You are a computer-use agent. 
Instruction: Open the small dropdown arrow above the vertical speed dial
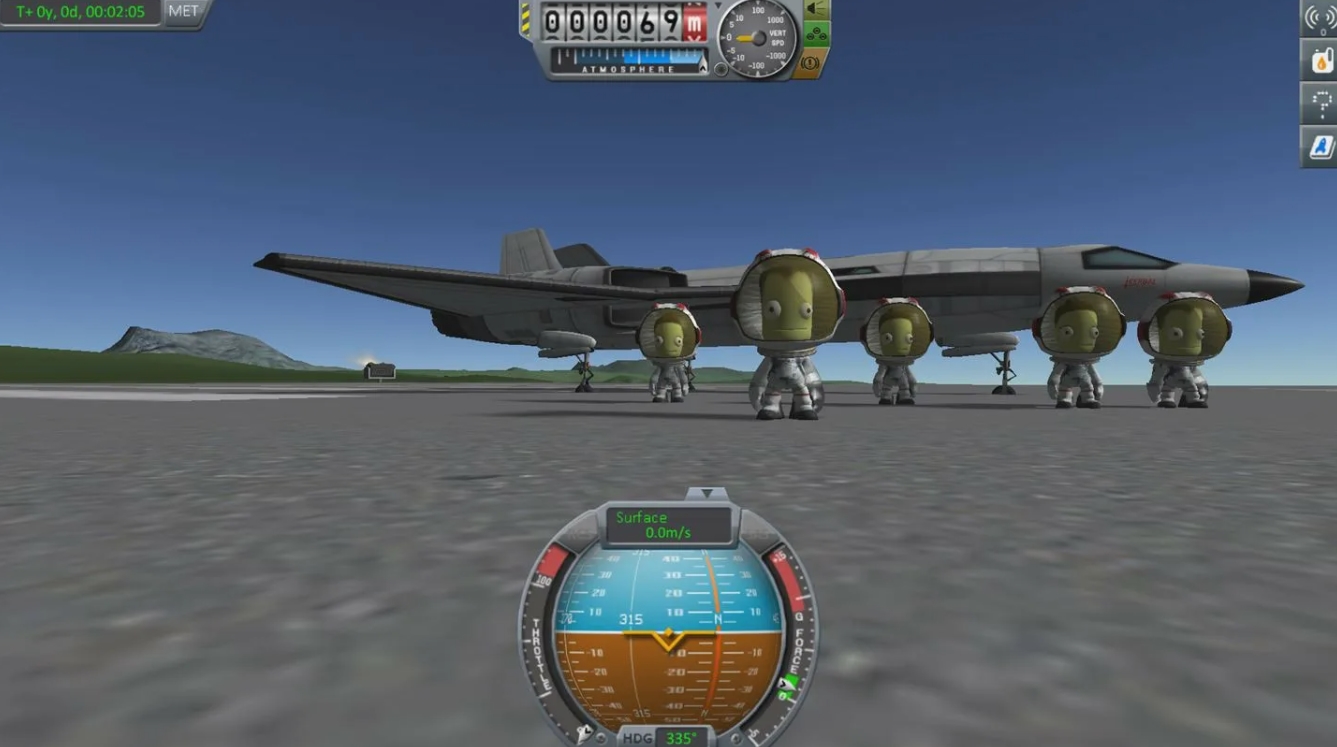(718, 4)
